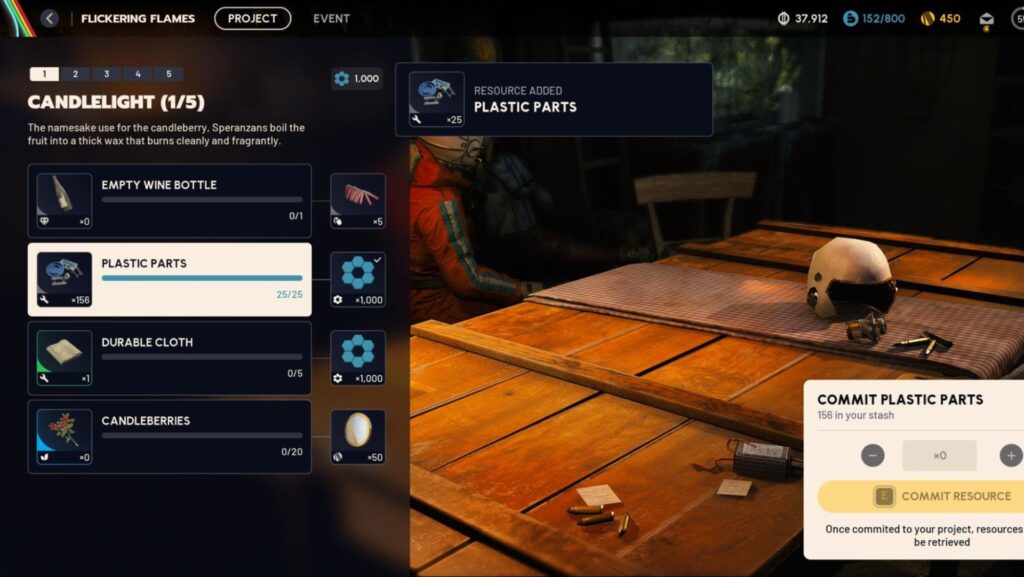
Task: Inspect the Candleberries mirror reward icon
Action: tap(358, 437)
